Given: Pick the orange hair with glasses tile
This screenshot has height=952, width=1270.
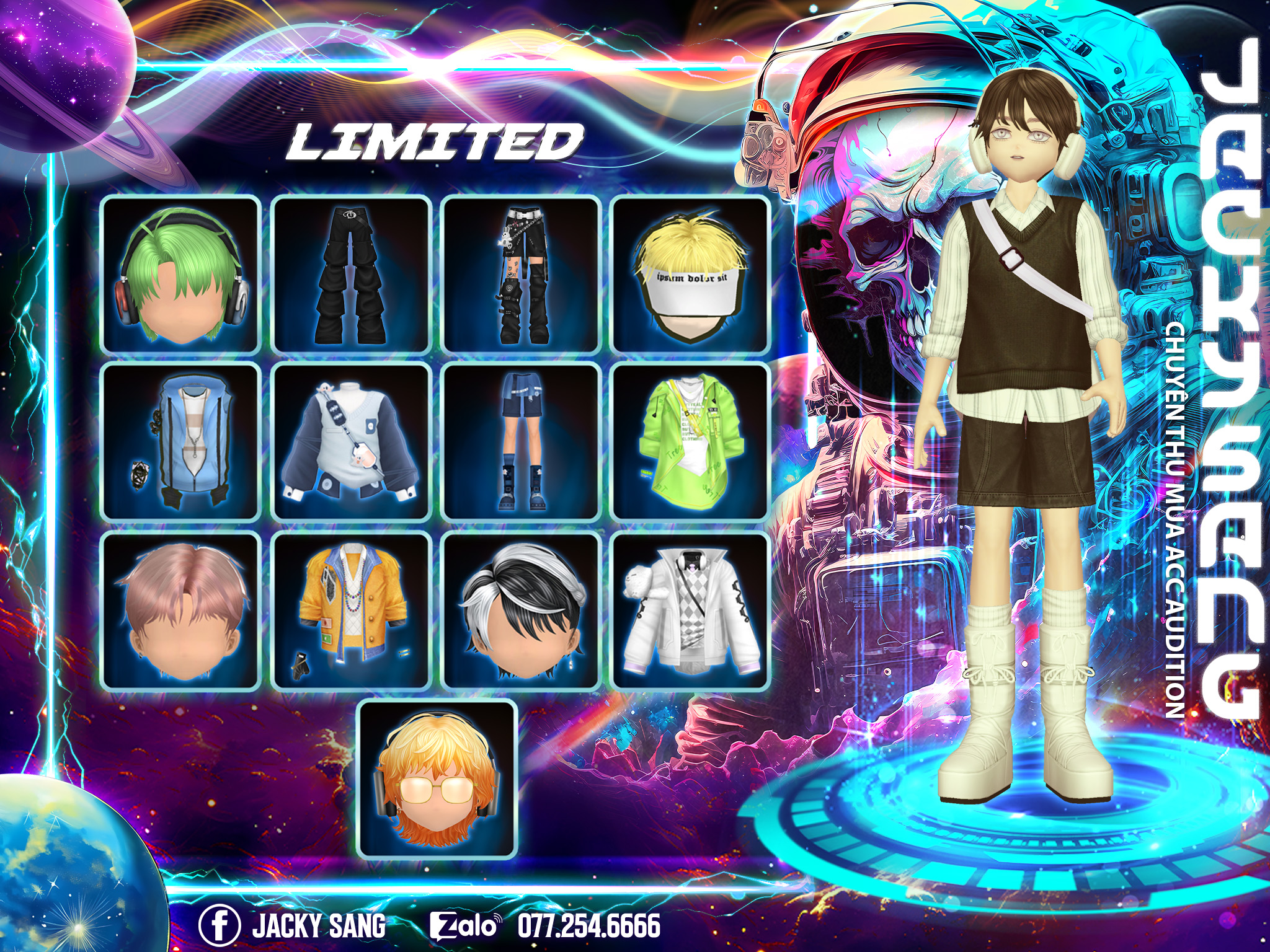Looking at the screenshot, I should coord(438,779).
